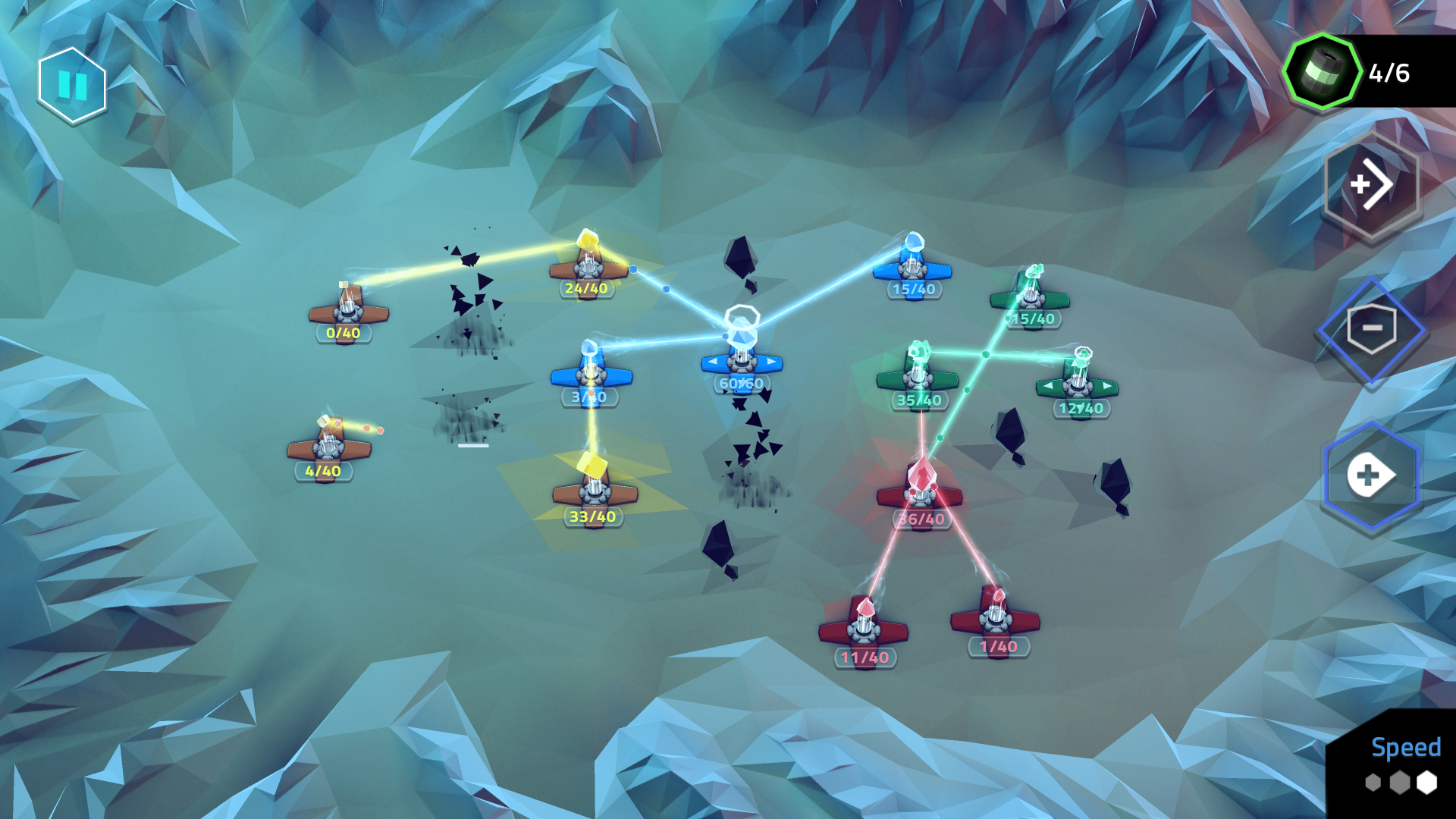Screen dimensions: 1456x819
Task: Select the blue 15/40 tower
Action: click(912, 266)
